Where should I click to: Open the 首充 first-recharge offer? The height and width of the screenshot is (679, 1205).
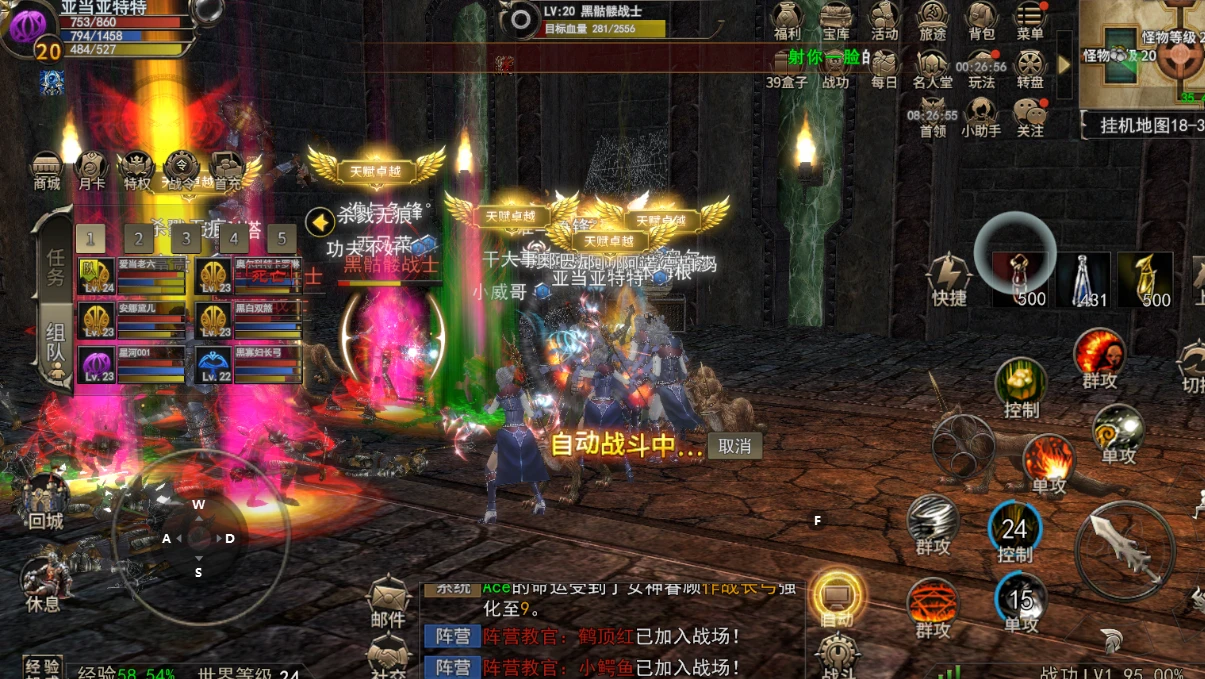(228, 170)
